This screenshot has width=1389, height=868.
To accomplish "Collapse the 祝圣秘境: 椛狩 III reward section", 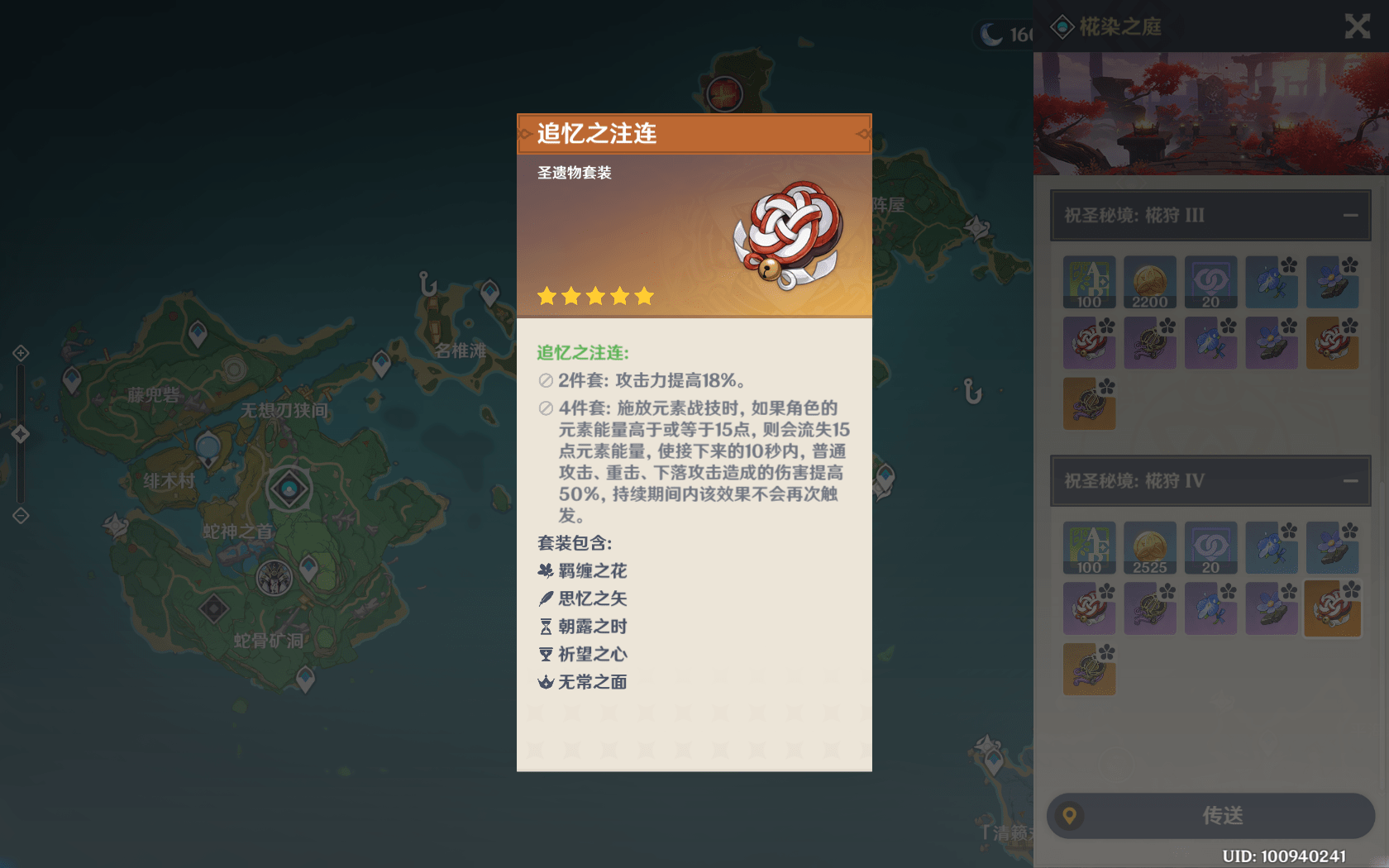I will pos(1351,215).
